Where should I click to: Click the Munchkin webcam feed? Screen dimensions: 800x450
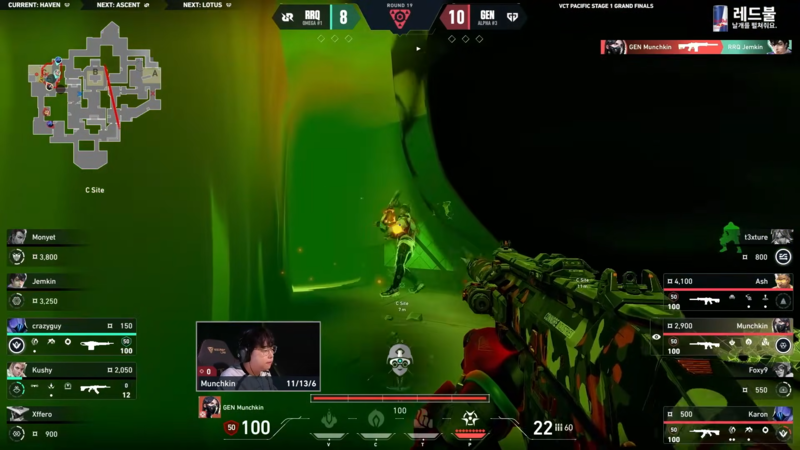coord(258,355)
